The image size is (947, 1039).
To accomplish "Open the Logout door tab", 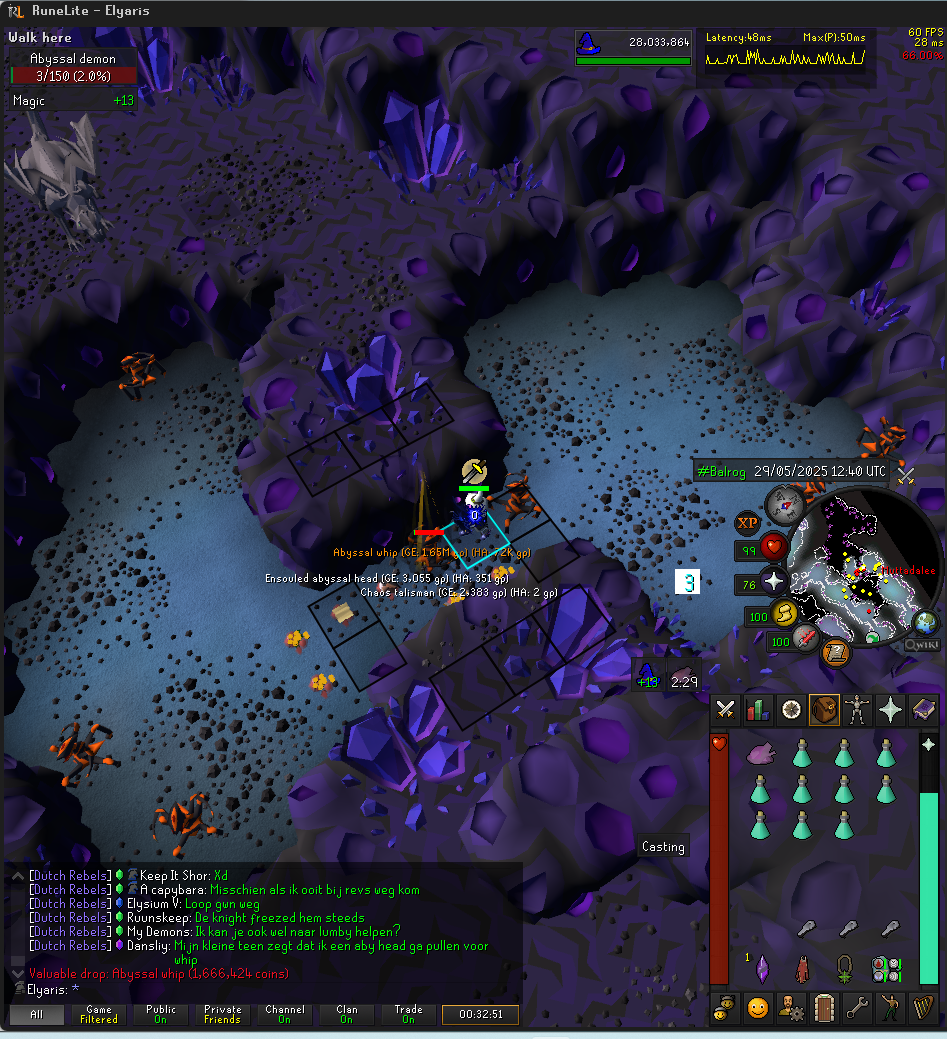I will [824, 1008].
